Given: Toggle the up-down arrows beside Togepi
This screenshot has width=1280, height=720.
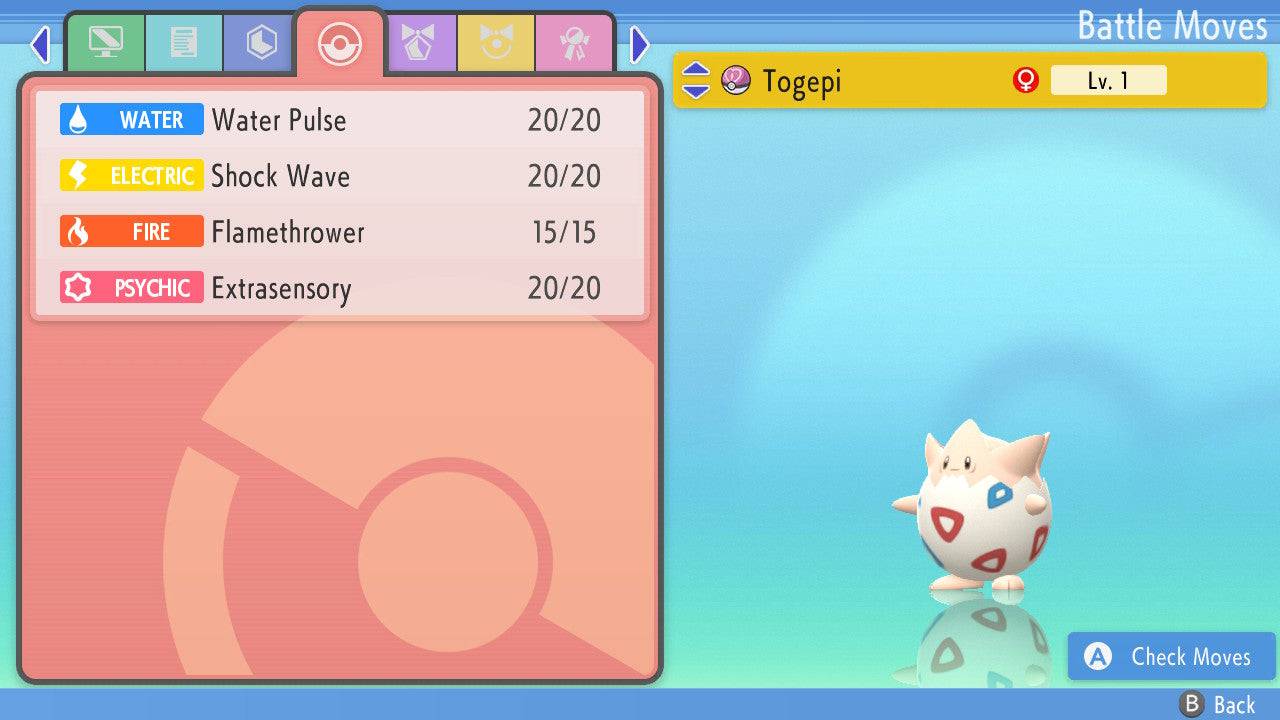Looking at the screenshot, I should pyautogui.click(x=695, y=81).
